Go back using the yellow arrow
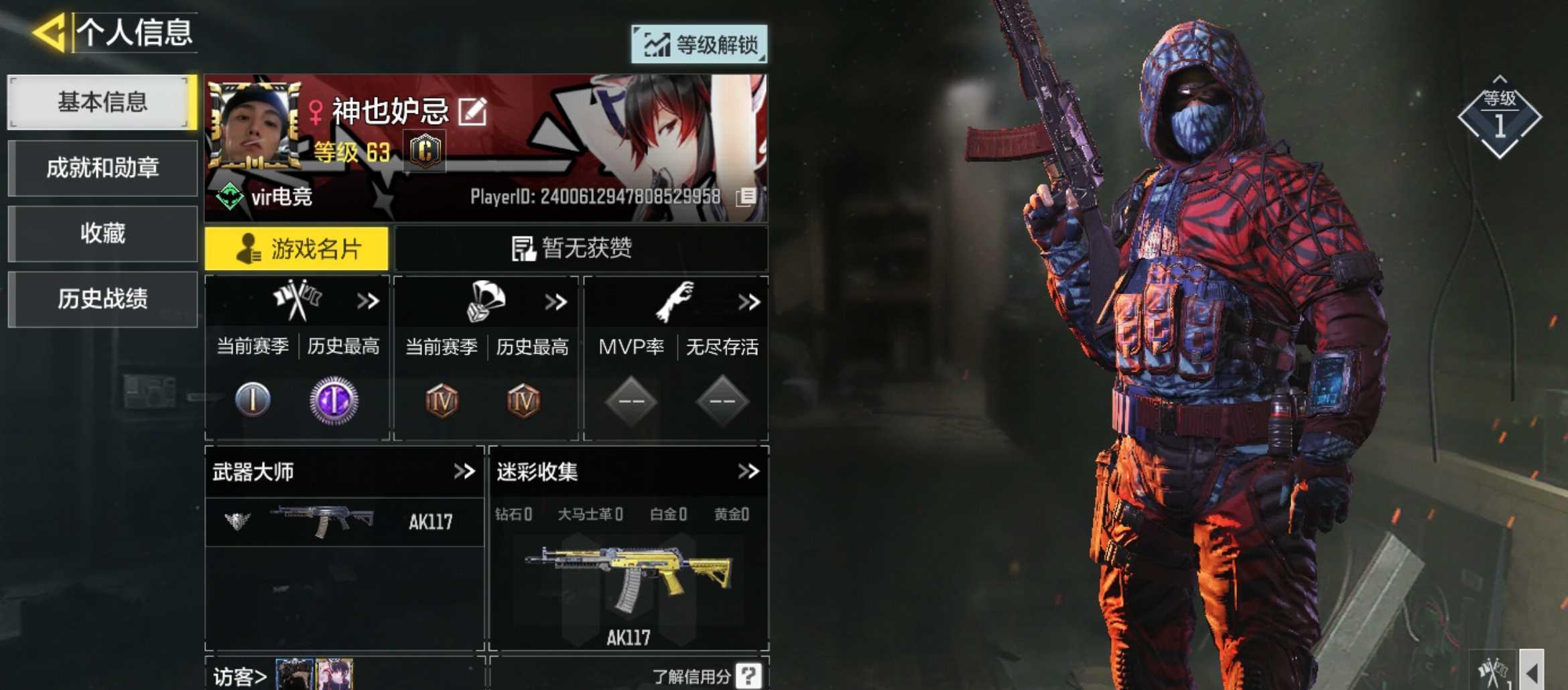This screenshot has width=1568, height=690. click(x=49, y=32)
